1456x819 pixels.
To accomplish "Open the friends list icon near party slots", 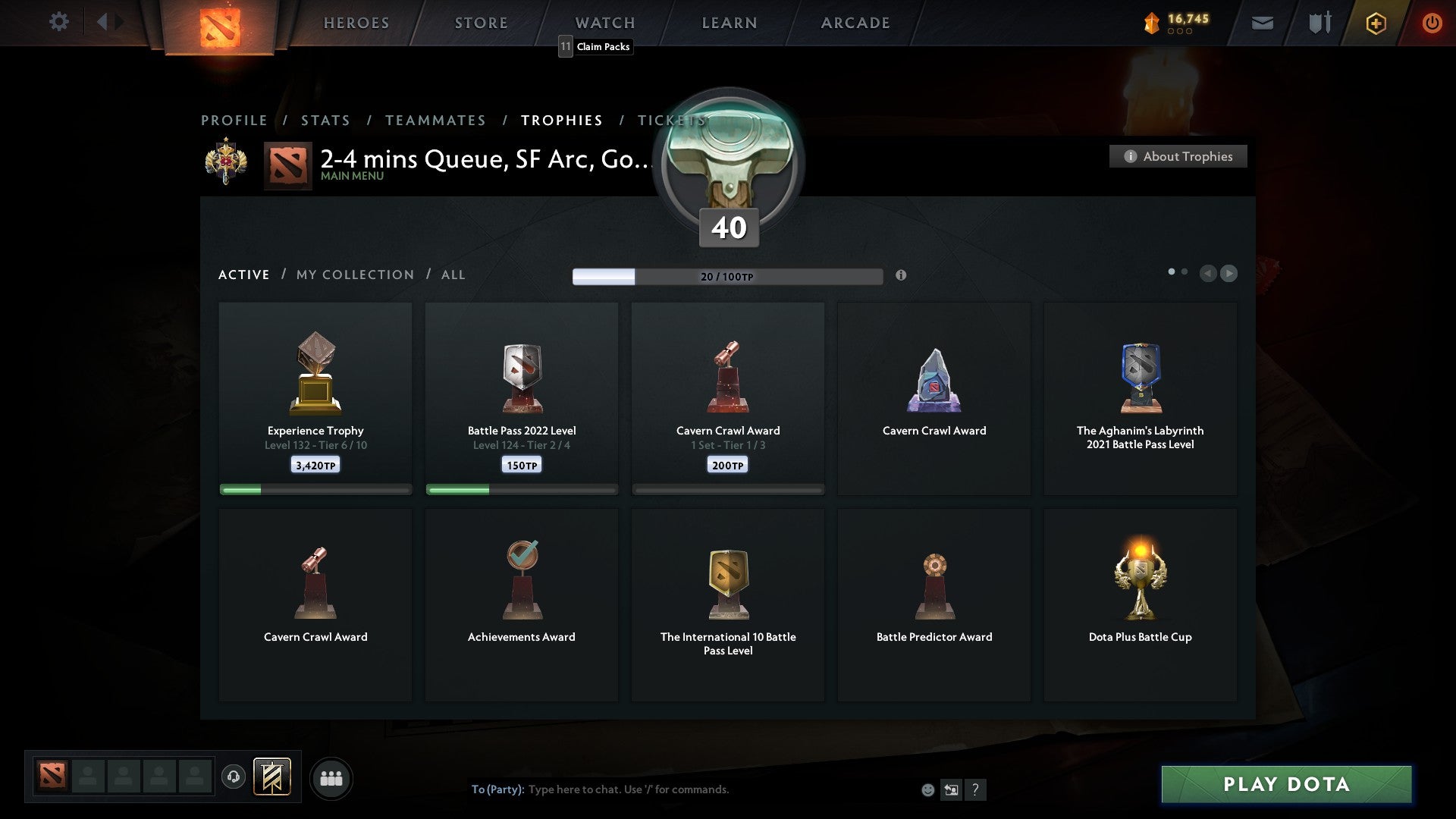I will [331, 778].
